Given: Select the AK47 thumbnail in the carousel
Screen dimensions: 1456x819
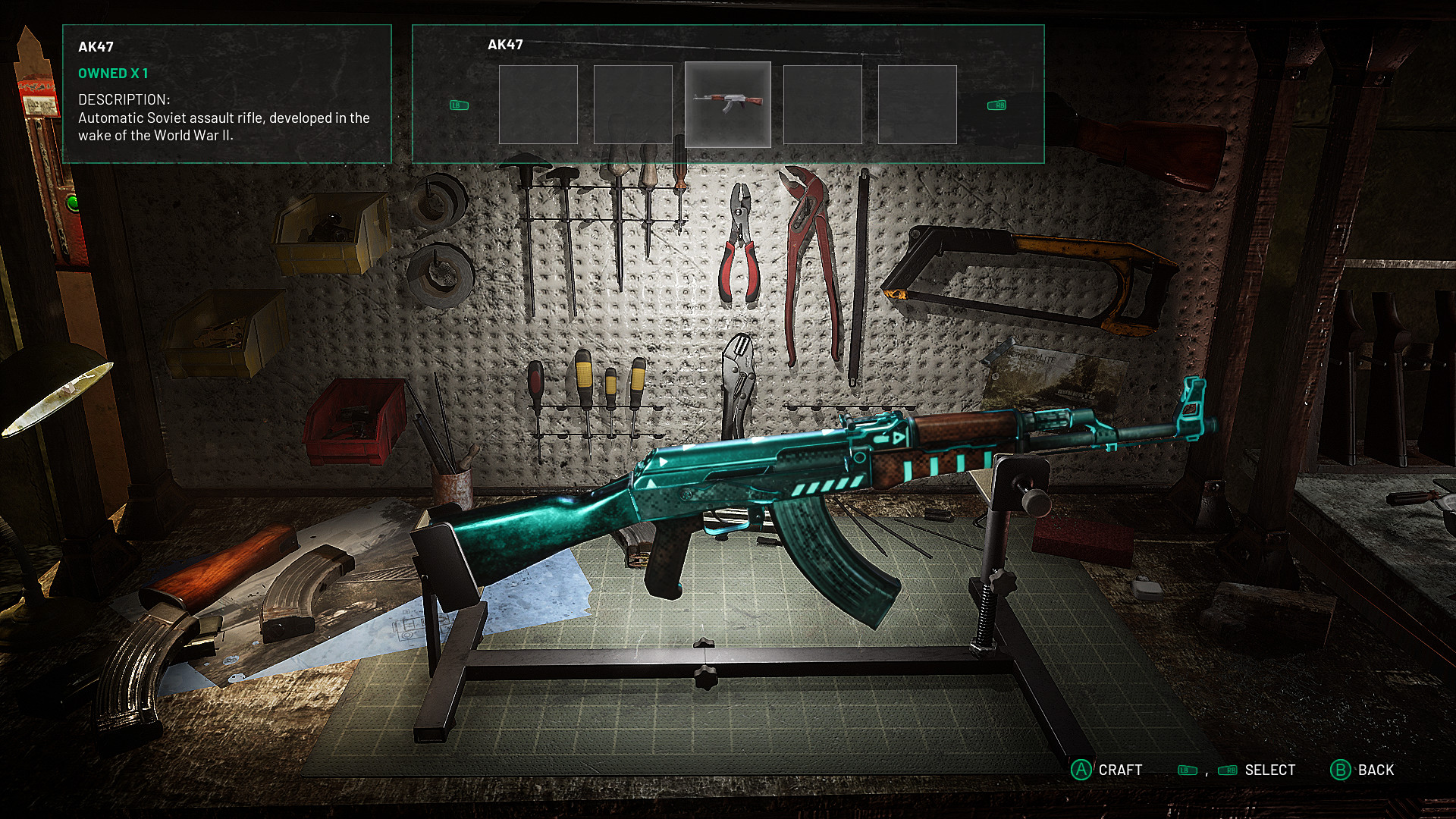Looking at the screenshot, I should coord(728,104).
